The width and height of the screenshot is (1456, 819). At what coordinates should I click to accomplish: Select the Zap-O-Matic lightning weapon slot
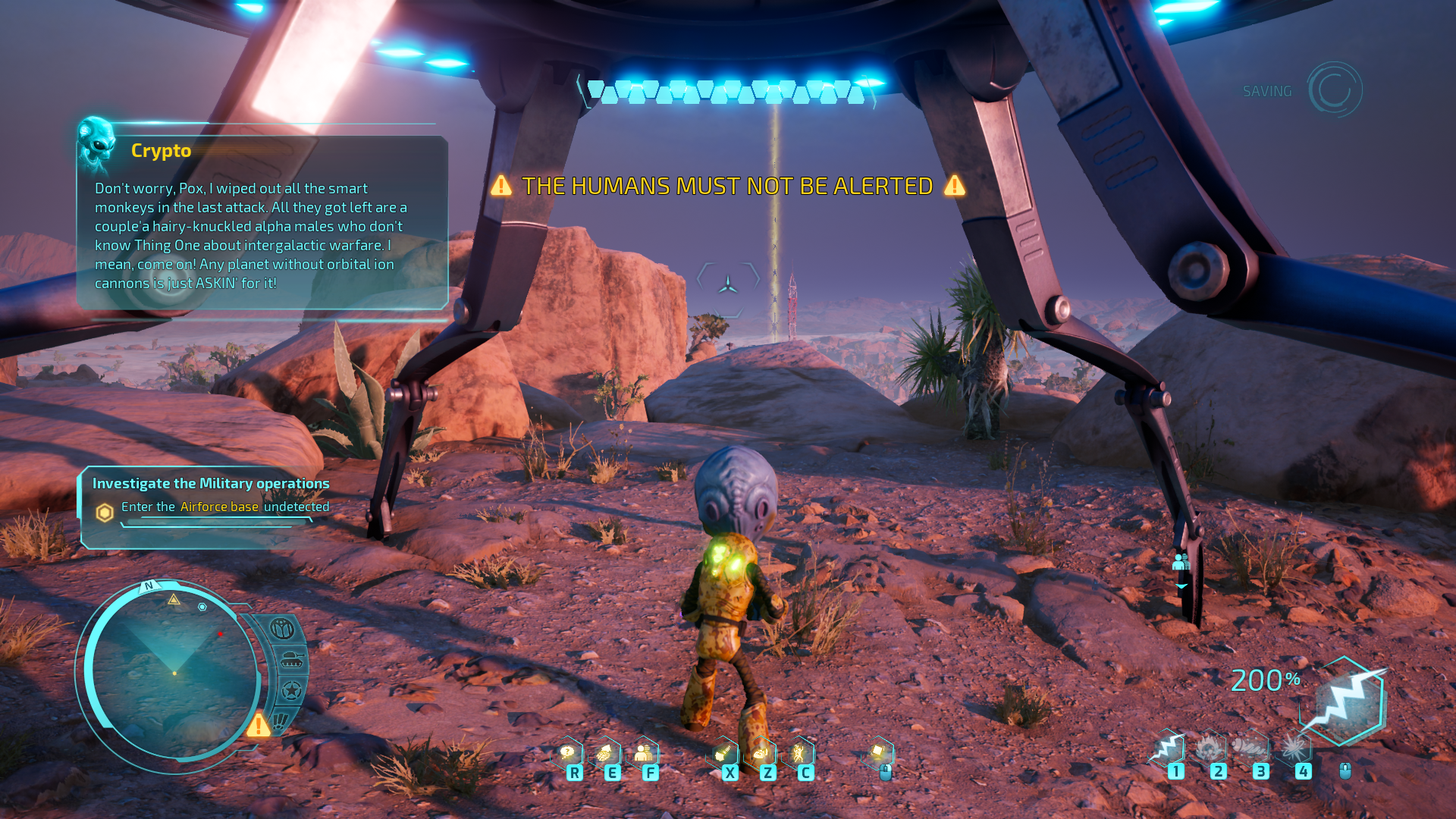(1168, 749)
